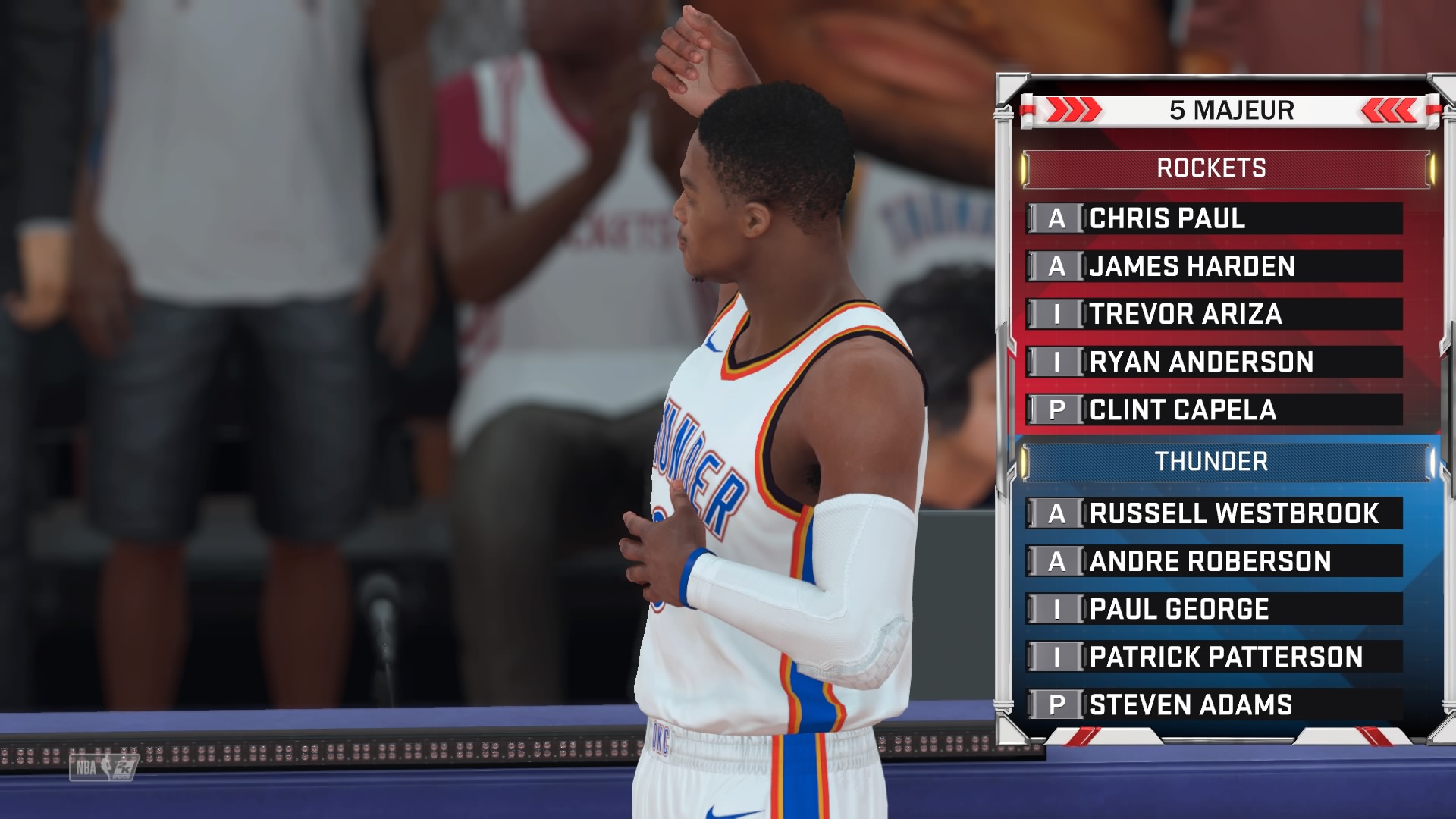Click the 'I' badge next to Paul George
Image resolution: width=1456 pixels, height=819 pixels.
tap(1057, 609)
